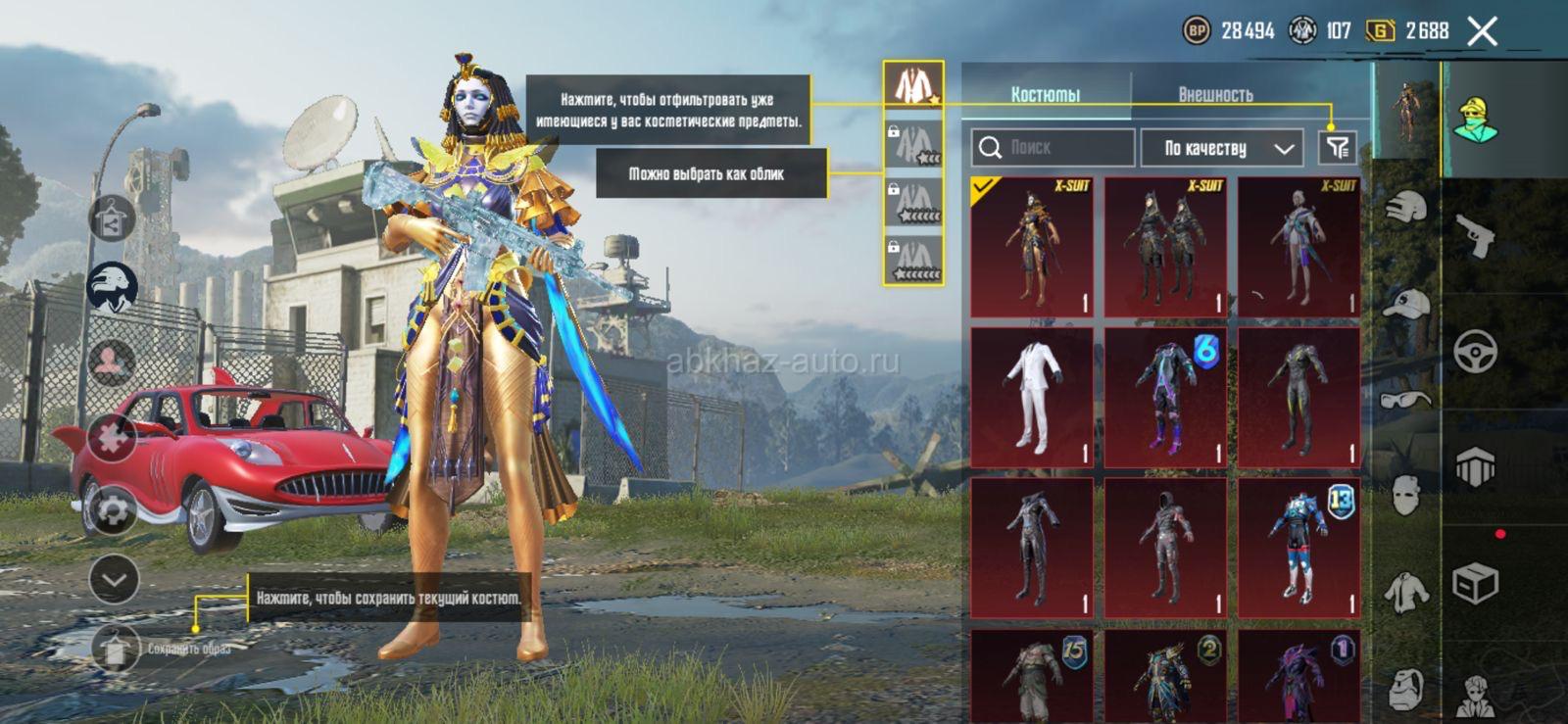Screen dimensions: 1568x724
Task: Open the backpack category
Action: point(1405,689)
